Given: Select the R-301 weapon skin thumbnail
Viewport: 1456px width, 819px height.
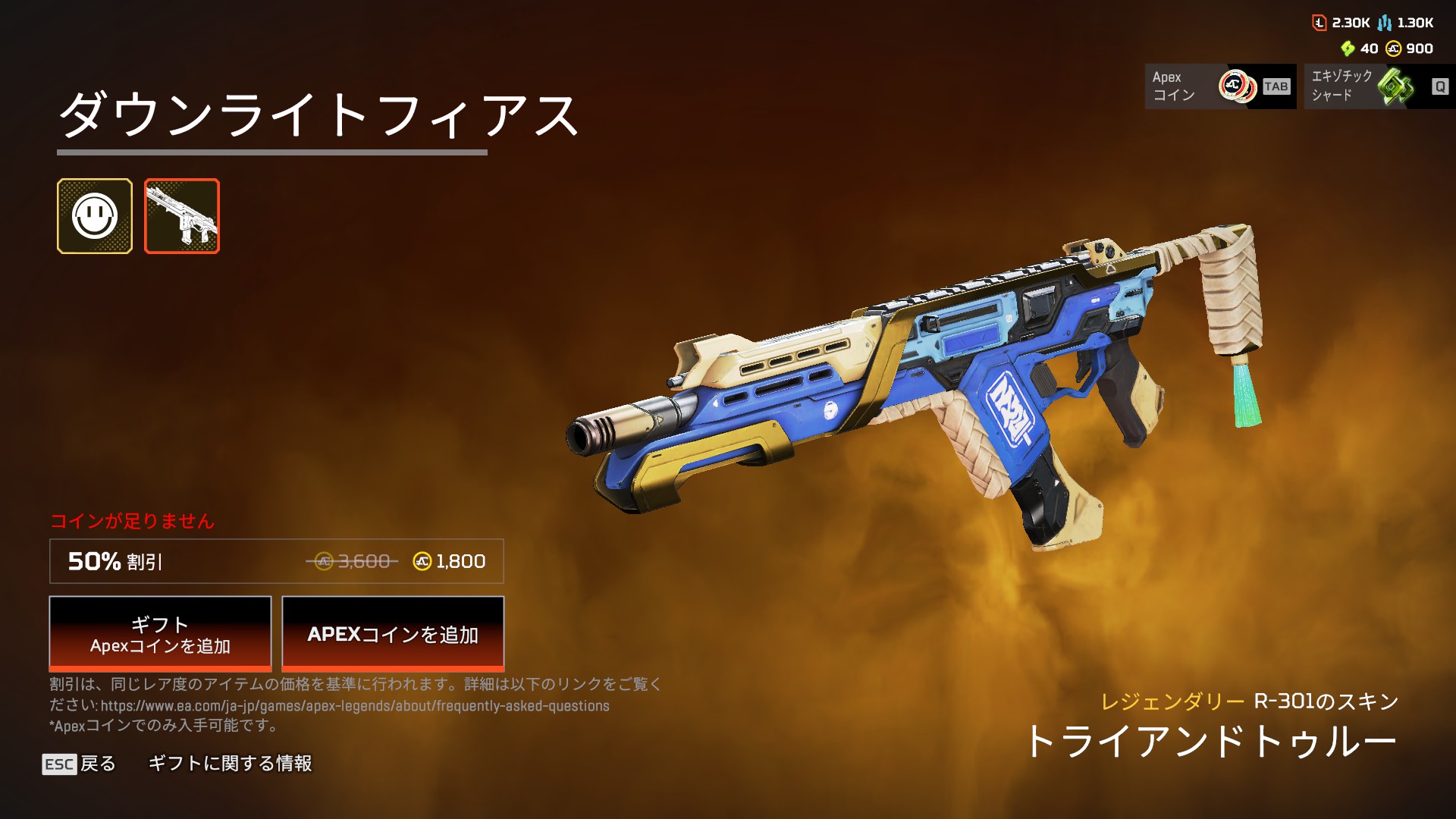Looking at the screenshot, I should click(182, 216).
